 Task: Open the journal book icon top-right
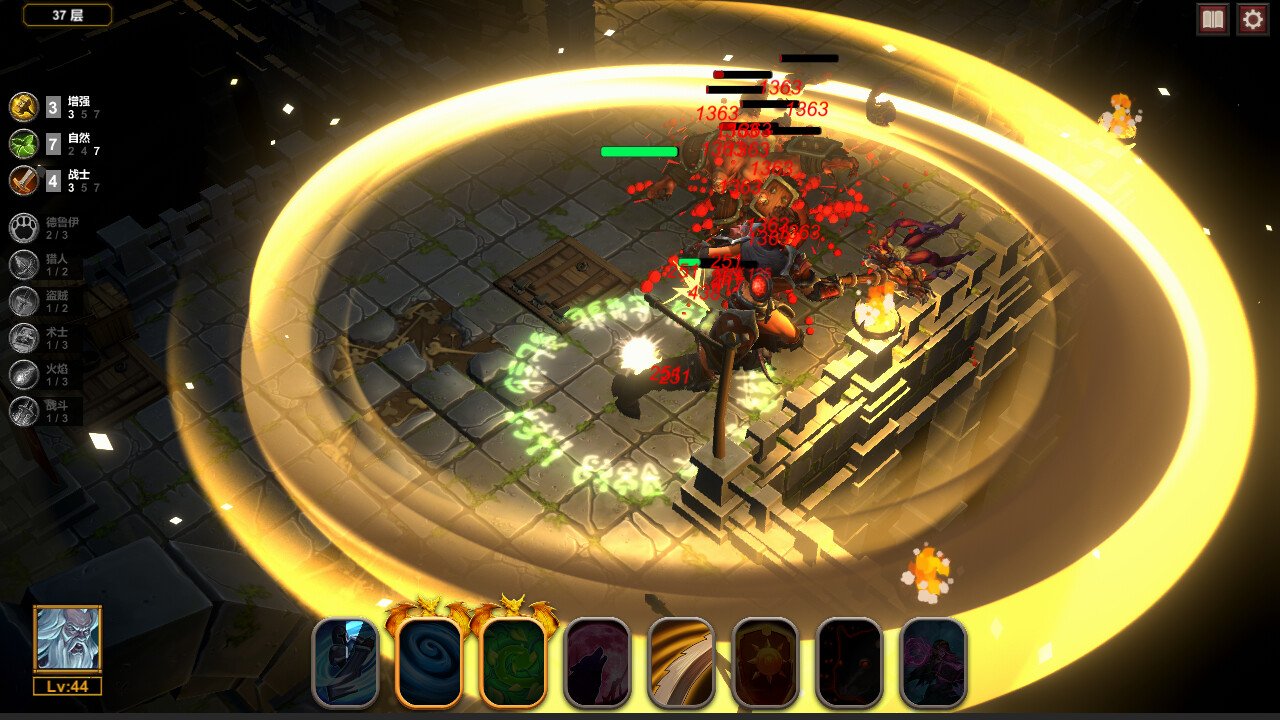(1211, 18)
